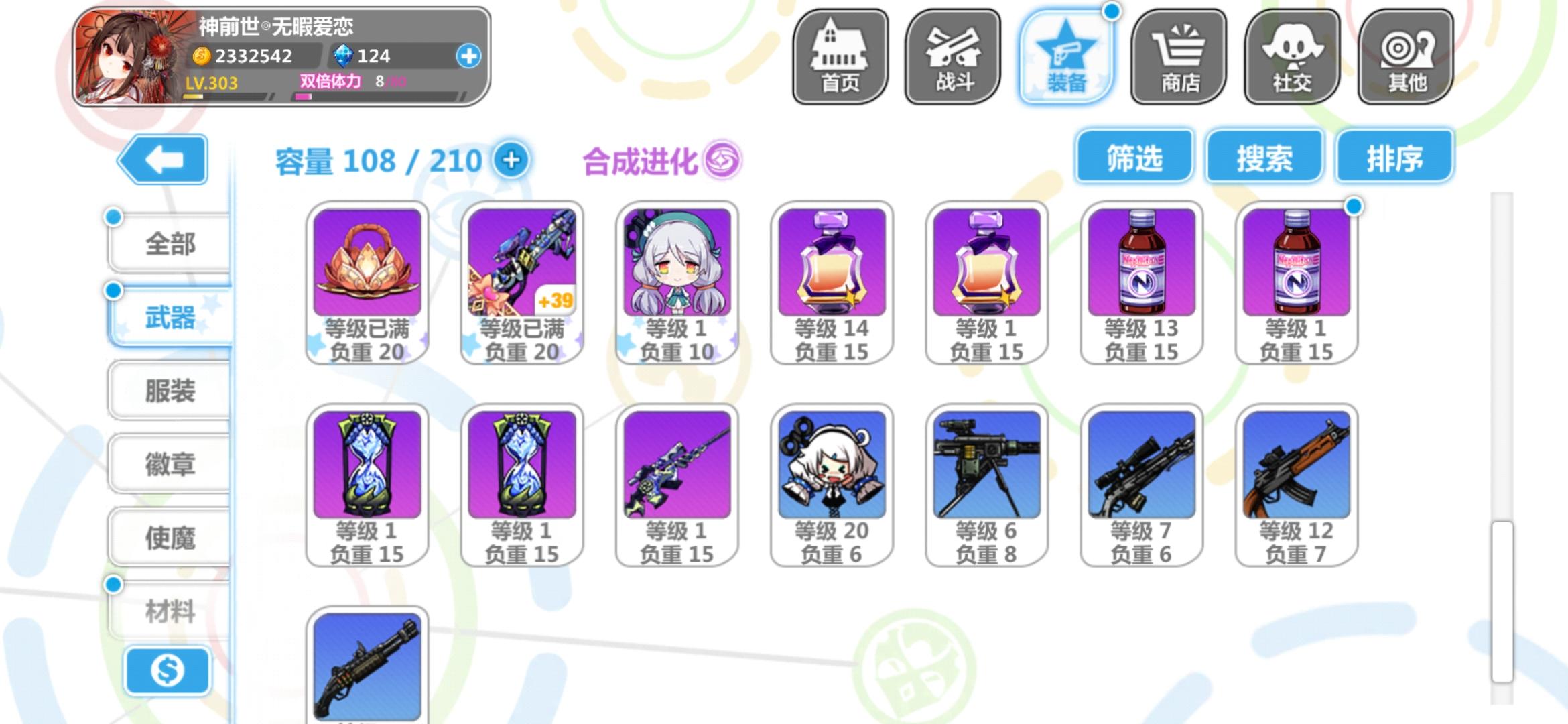
Task: Open the 筛选 filter options
Action: point(1134,158)
